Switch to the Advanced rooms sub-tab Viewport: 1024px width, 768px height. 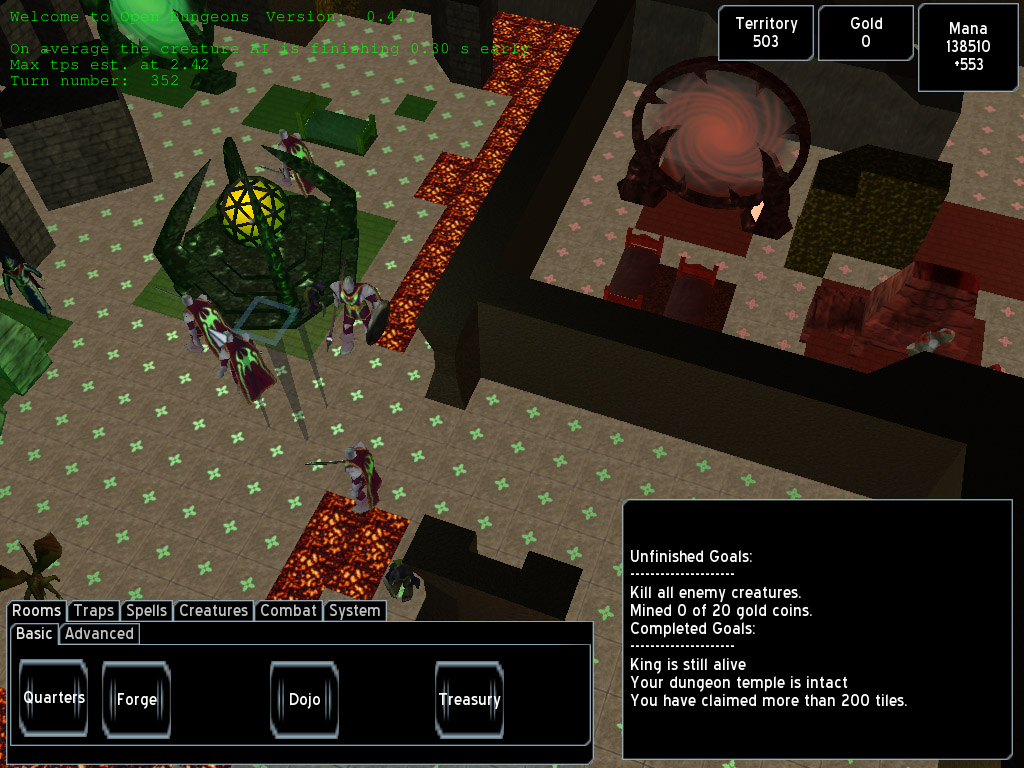(99, 634)
